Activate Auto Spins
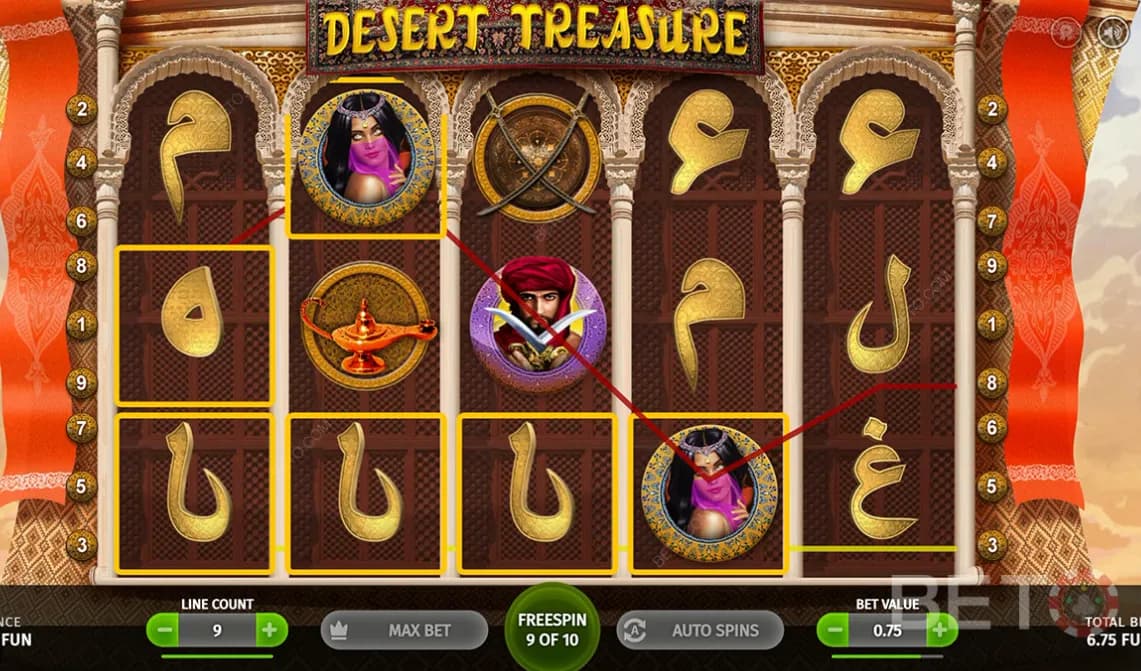 click(700, 631)
